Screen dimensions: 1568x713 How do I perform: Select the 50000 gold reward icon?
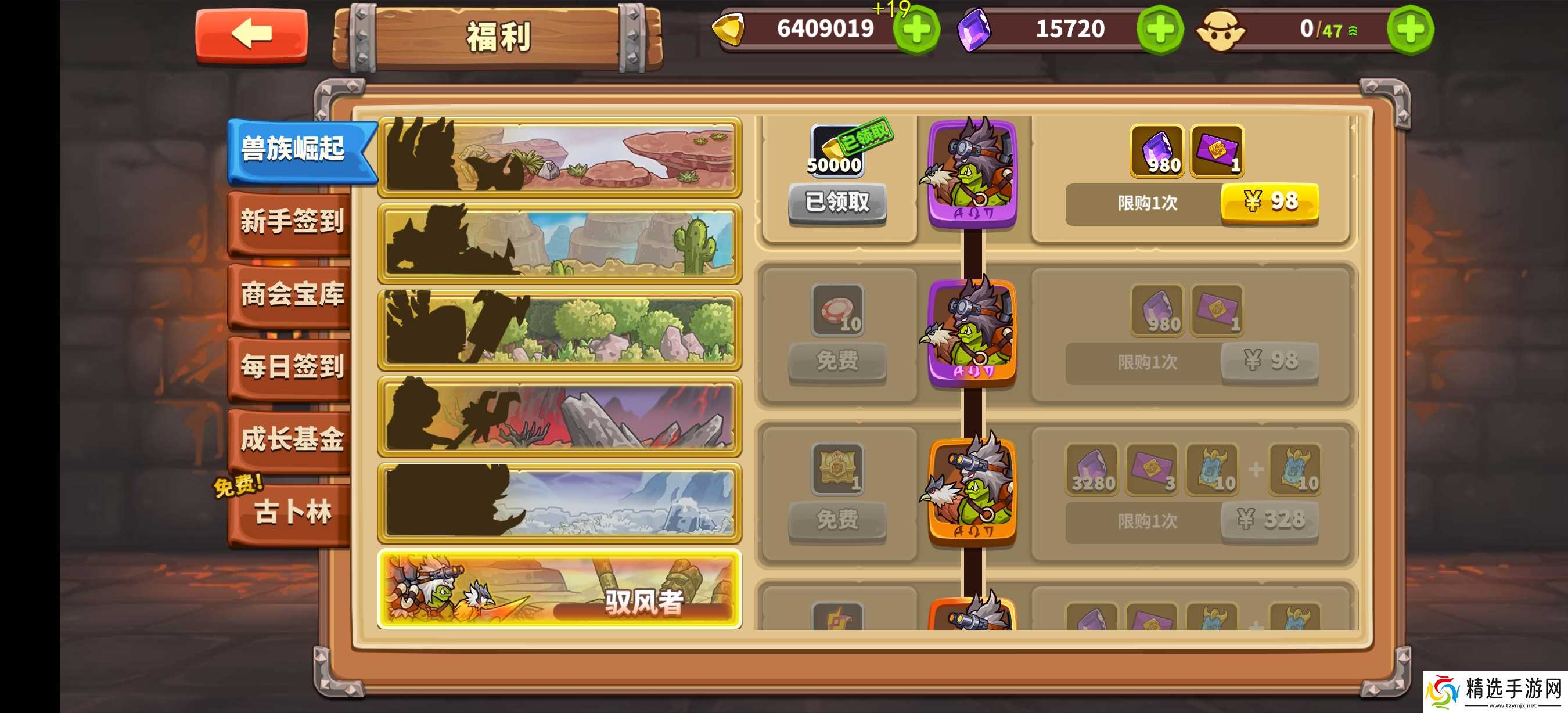point(837,151)
